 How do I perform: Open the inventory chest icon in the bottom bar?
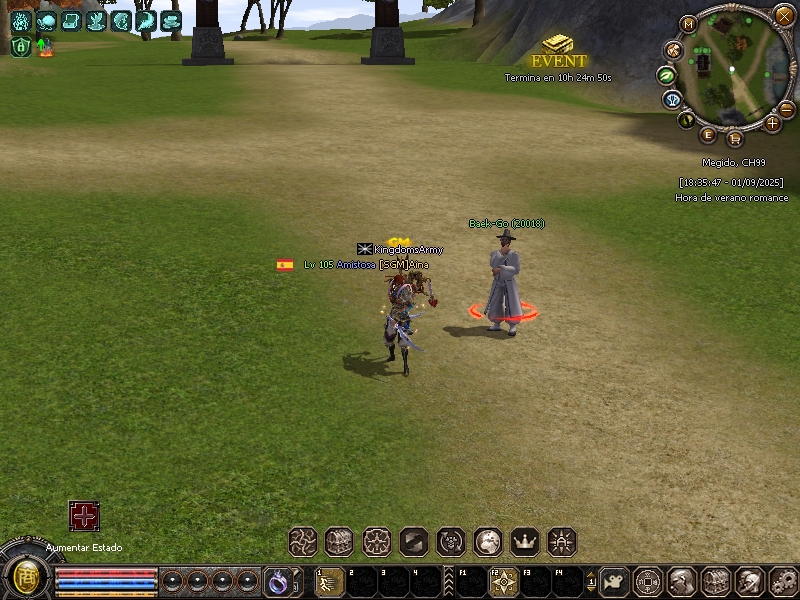(716, 580)
